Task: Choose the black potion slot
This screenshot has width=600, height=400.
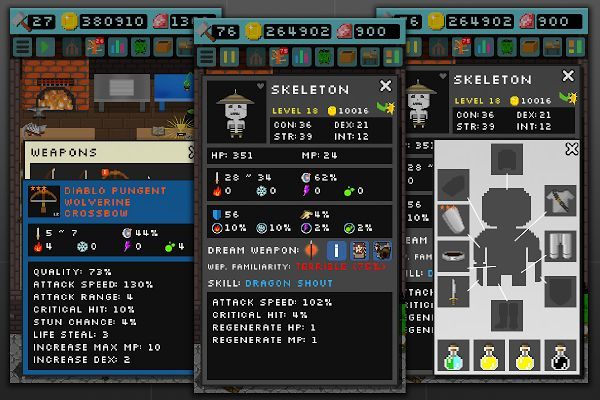Action: pyautogui.click(x=561, y=355)
